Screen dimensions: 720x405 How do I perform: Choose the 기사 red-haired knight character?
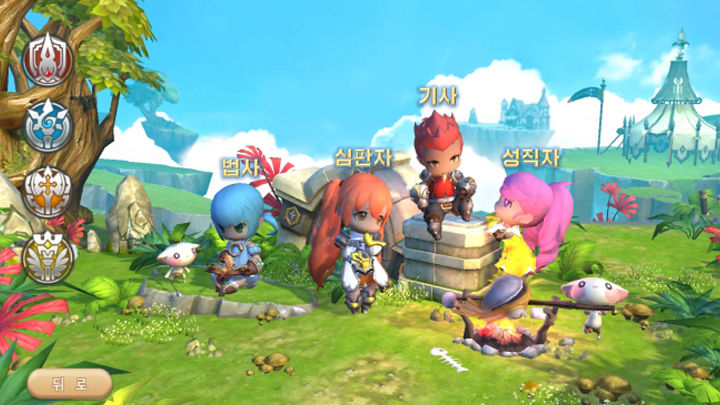(438, 170)
